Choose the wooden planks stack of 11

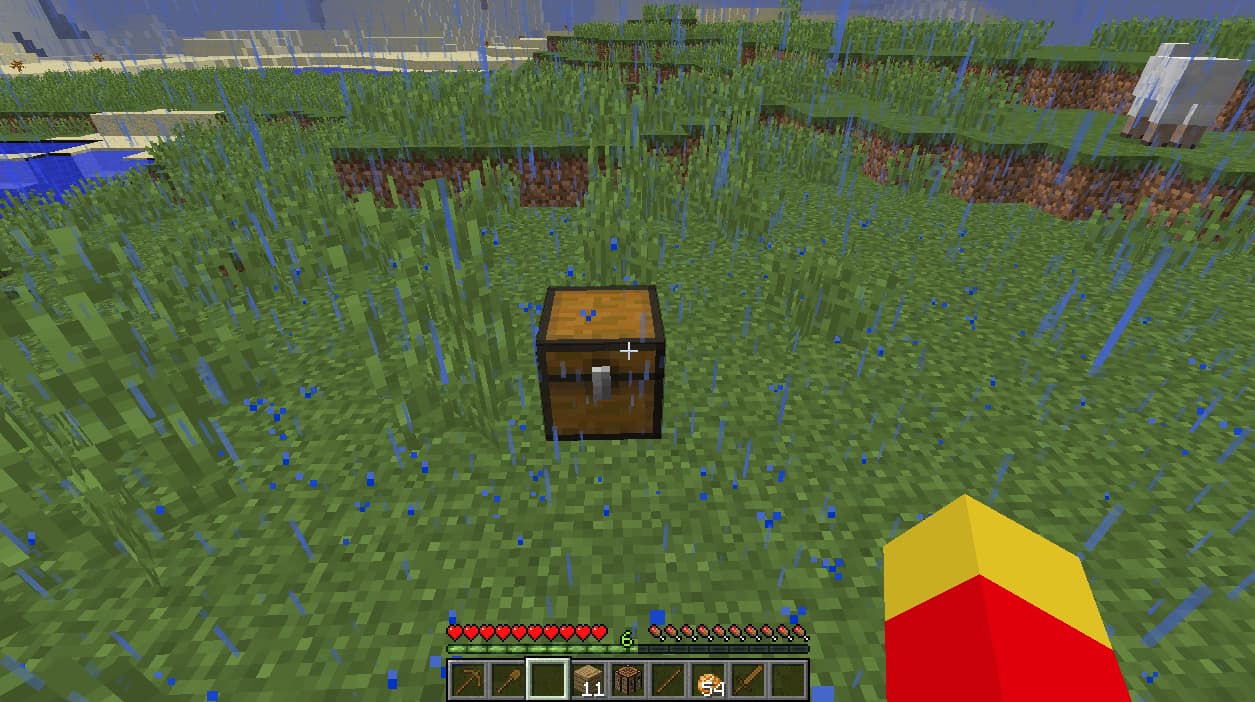tap(588, 681)
